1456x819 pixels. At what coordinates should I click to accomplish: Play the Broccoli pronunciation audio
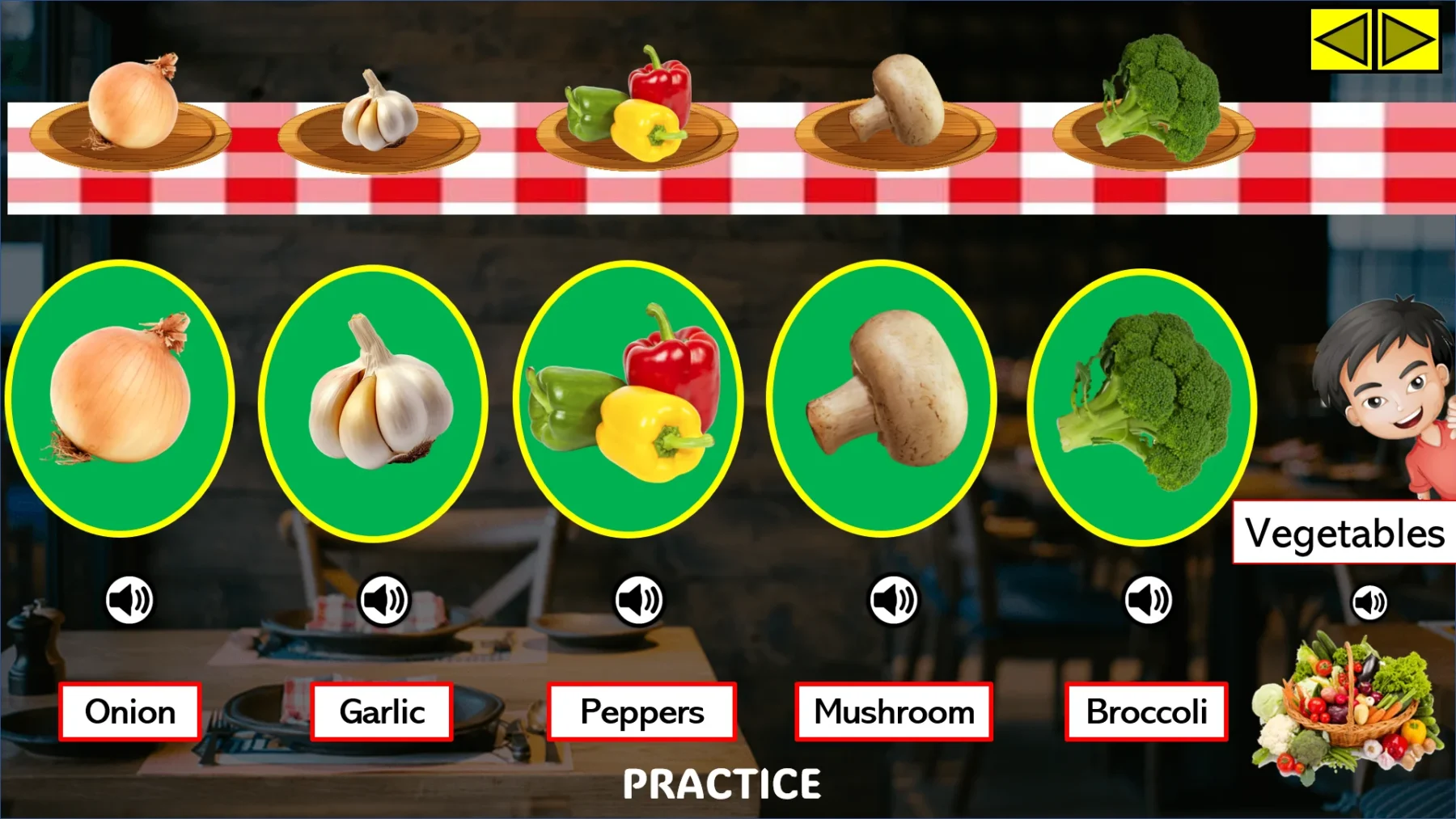pyautogui.click(x=1149, y=598)
